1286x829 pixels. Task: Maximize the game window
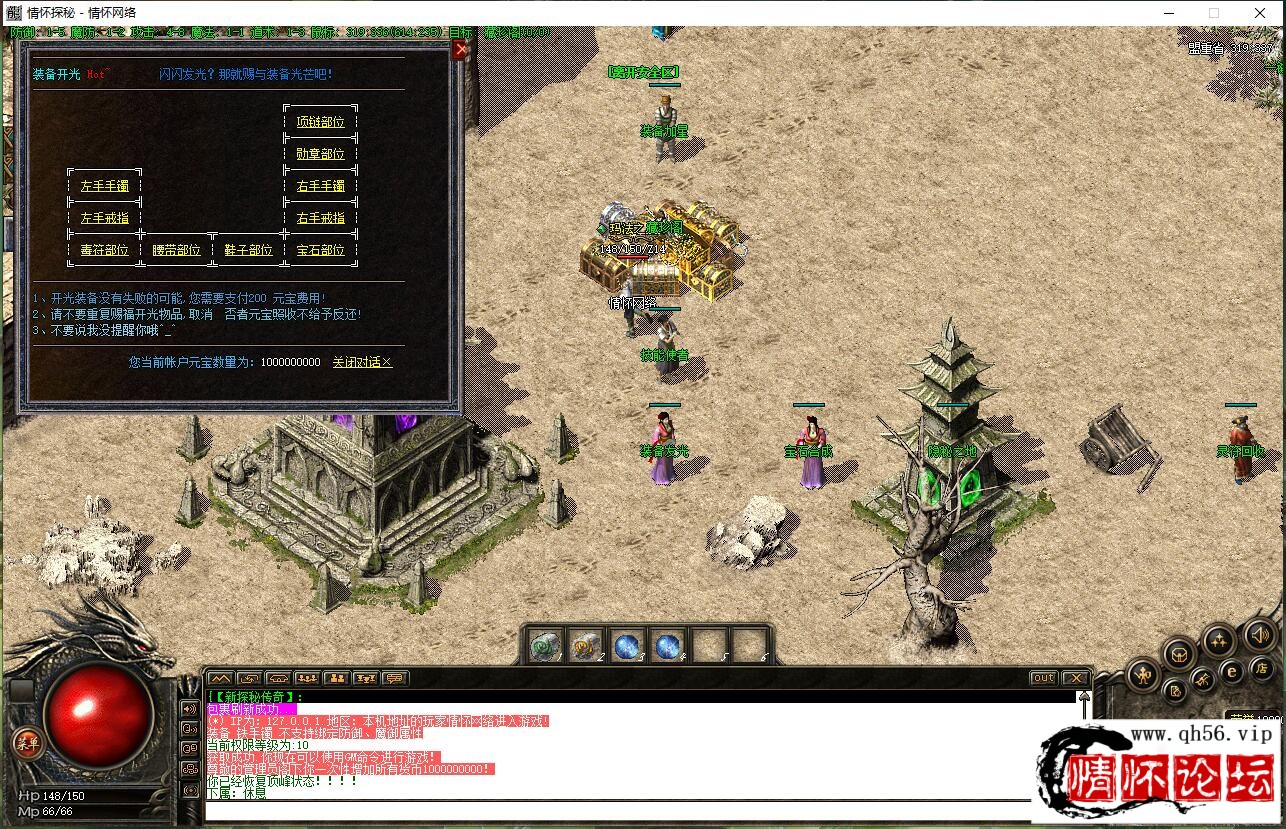(x=1214, y=13)
